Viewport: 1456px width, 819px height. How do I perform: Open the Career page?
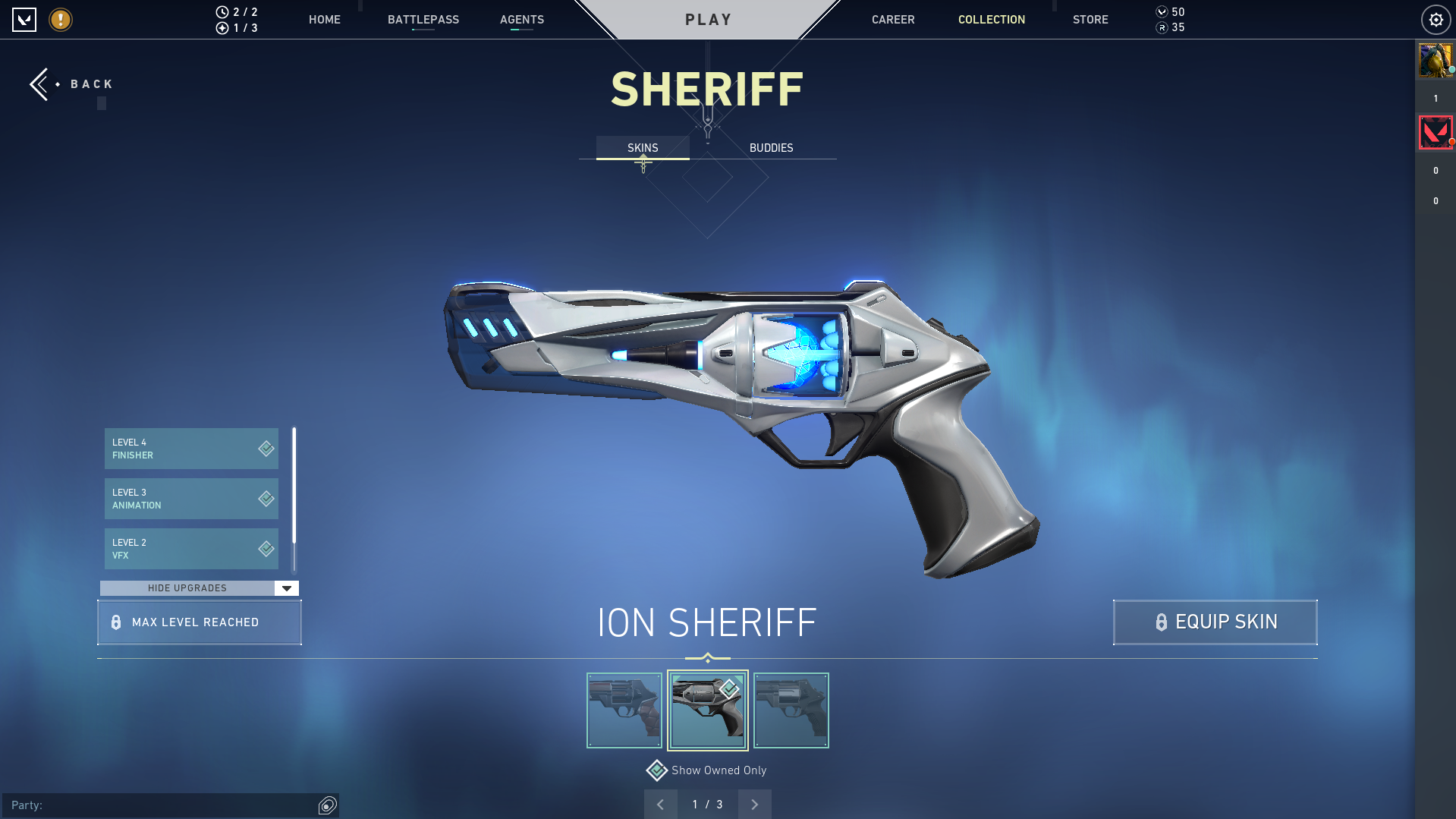coord(892,20)
